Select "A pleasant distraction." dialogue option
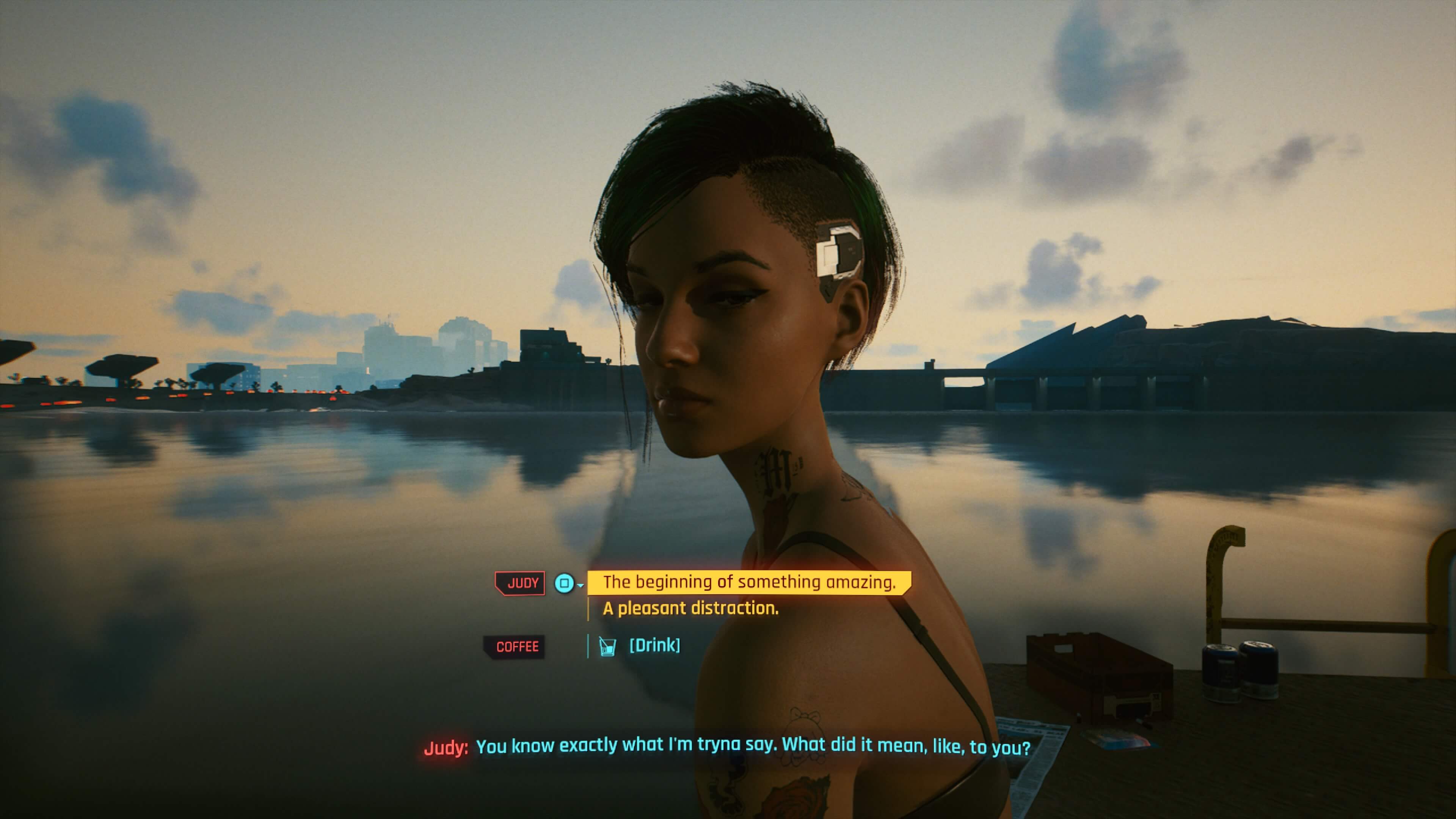The width and height of the screenshot is (1456, 819). click(690, 608)
